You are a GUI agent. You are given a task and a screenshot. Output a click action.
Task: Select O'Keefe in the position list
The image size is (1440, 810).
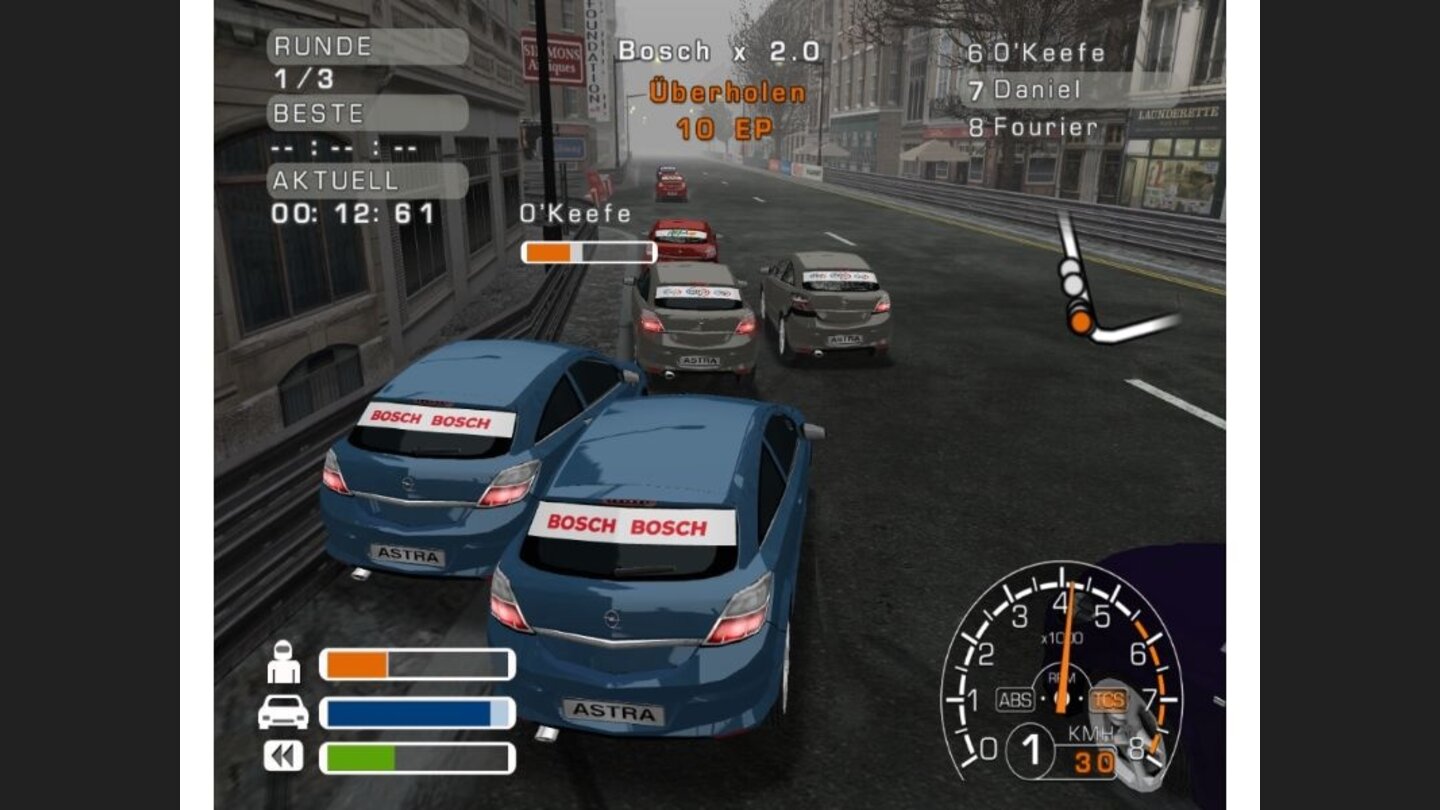[x=1047, y=53]
